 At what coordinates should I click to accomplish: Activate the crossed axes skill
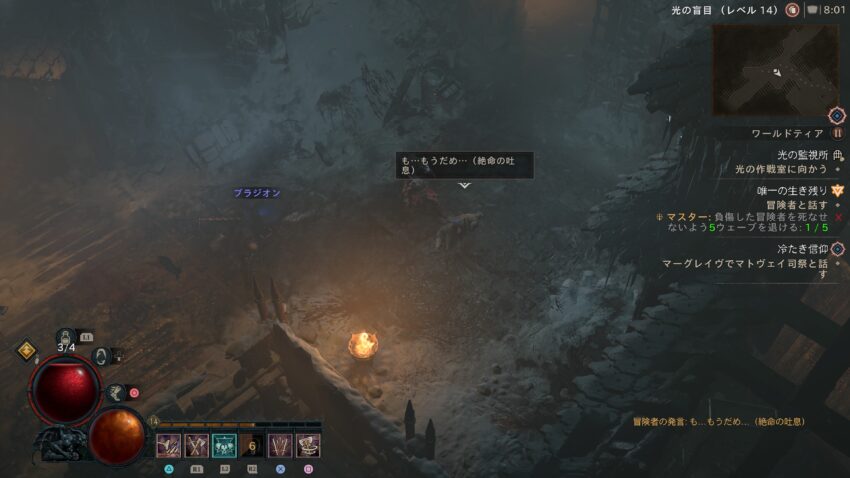(x=197, y=446)
